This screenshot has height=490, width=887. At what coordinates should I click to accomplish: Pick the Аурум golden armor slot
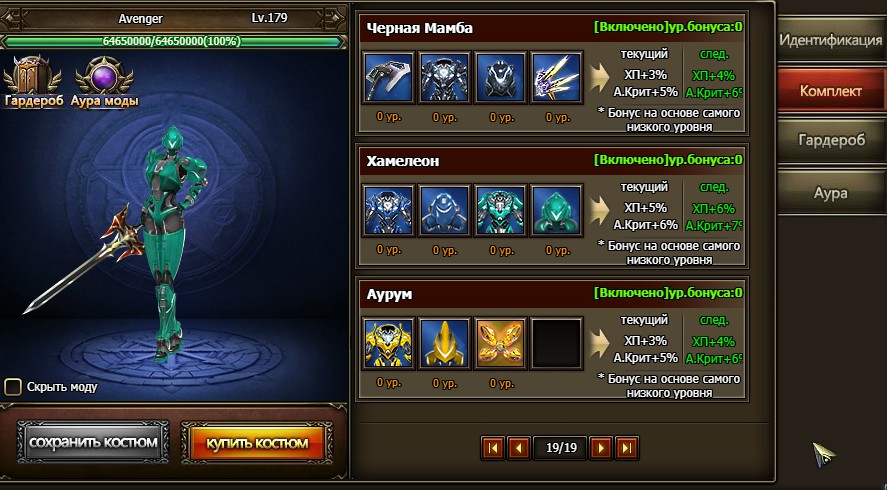point(387,343)
